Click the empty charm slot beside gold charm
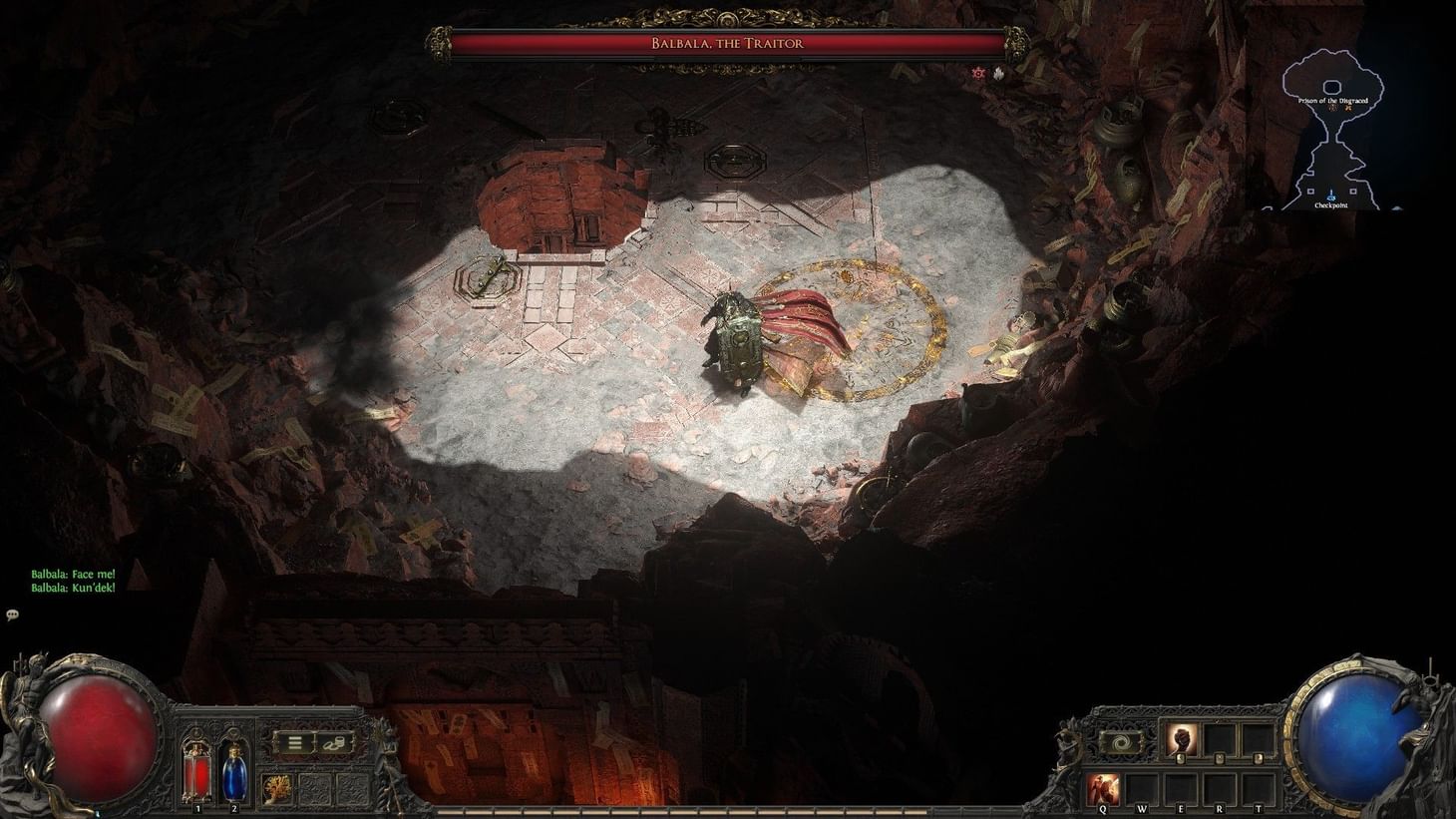The image size is (1456, 819). (313, 787)
